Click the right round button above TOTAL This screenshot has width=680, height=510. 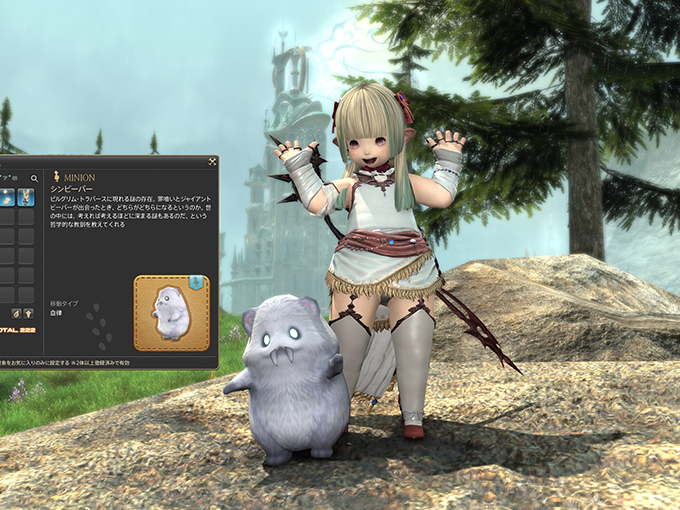[x=30, y=314]
